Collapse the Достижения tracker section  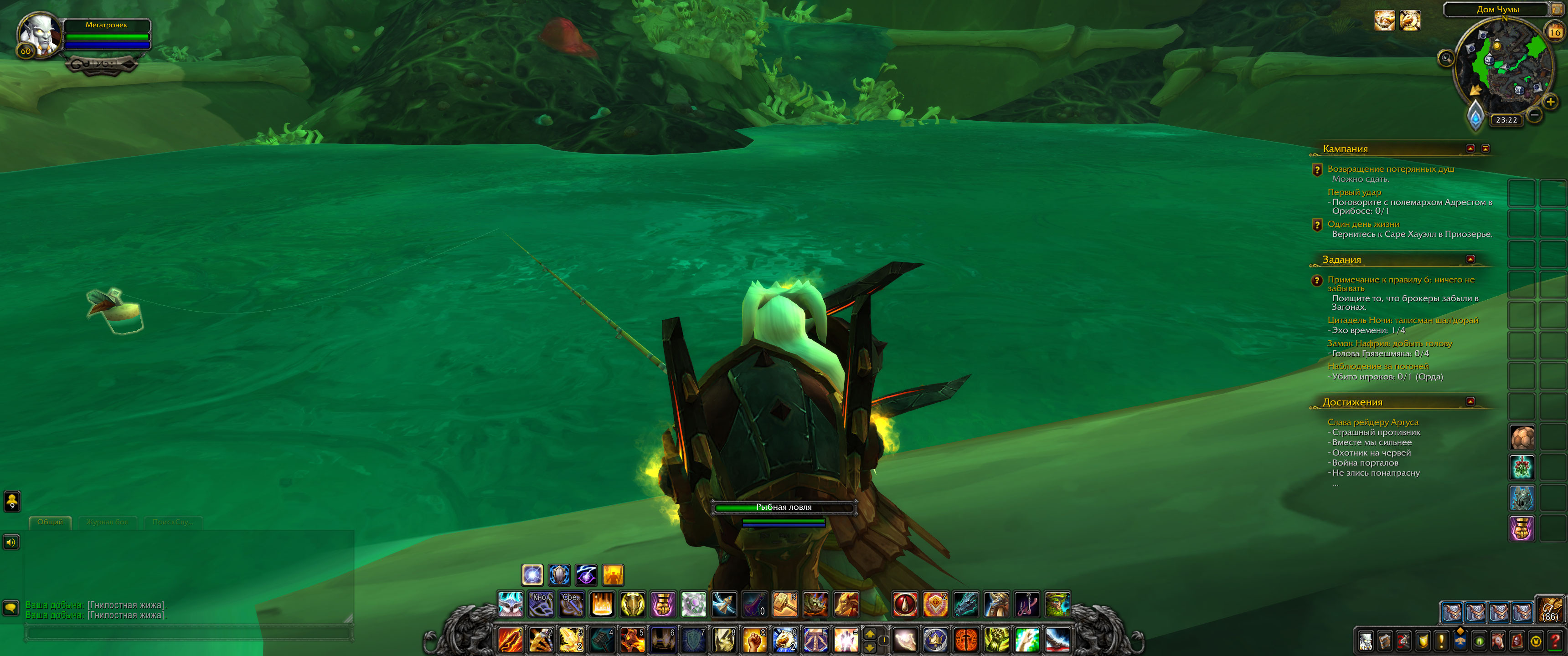pyautogui.click(x=1470, y=402)
